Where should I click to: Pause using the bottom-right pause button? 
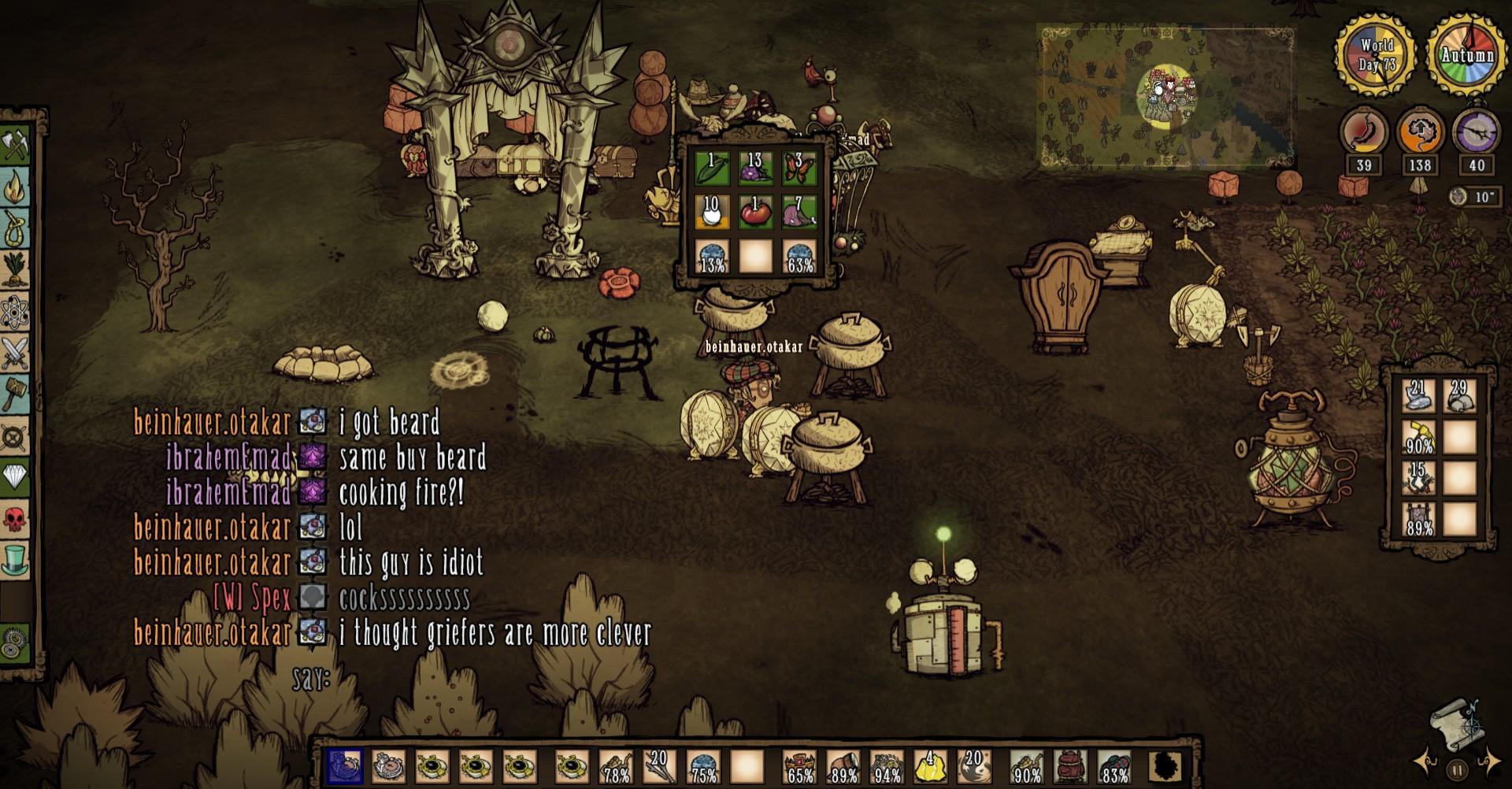[x=1457, y=769]
